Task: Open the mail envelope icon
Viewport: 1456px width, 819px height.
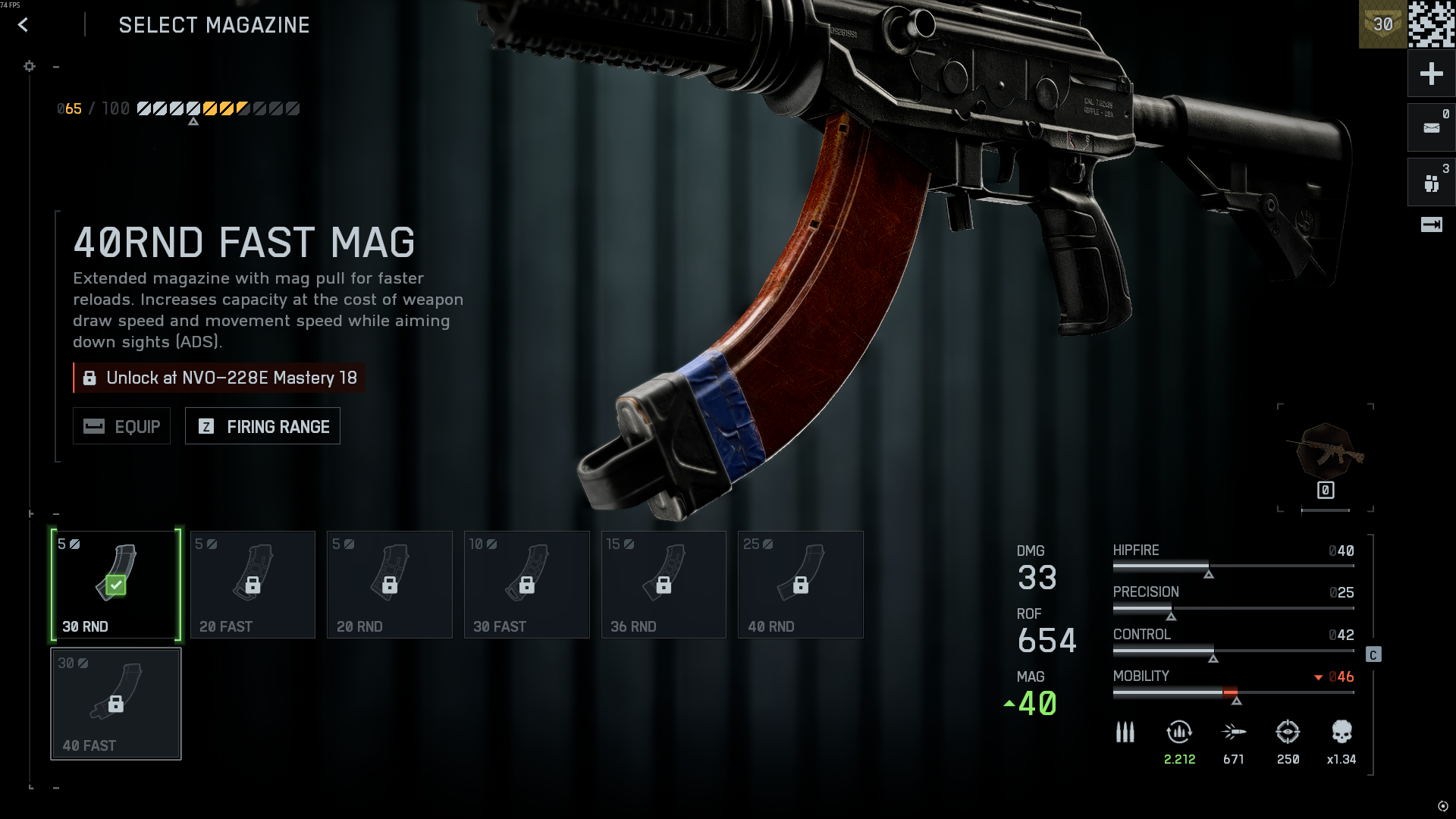Action: [x=1431, y=127]
